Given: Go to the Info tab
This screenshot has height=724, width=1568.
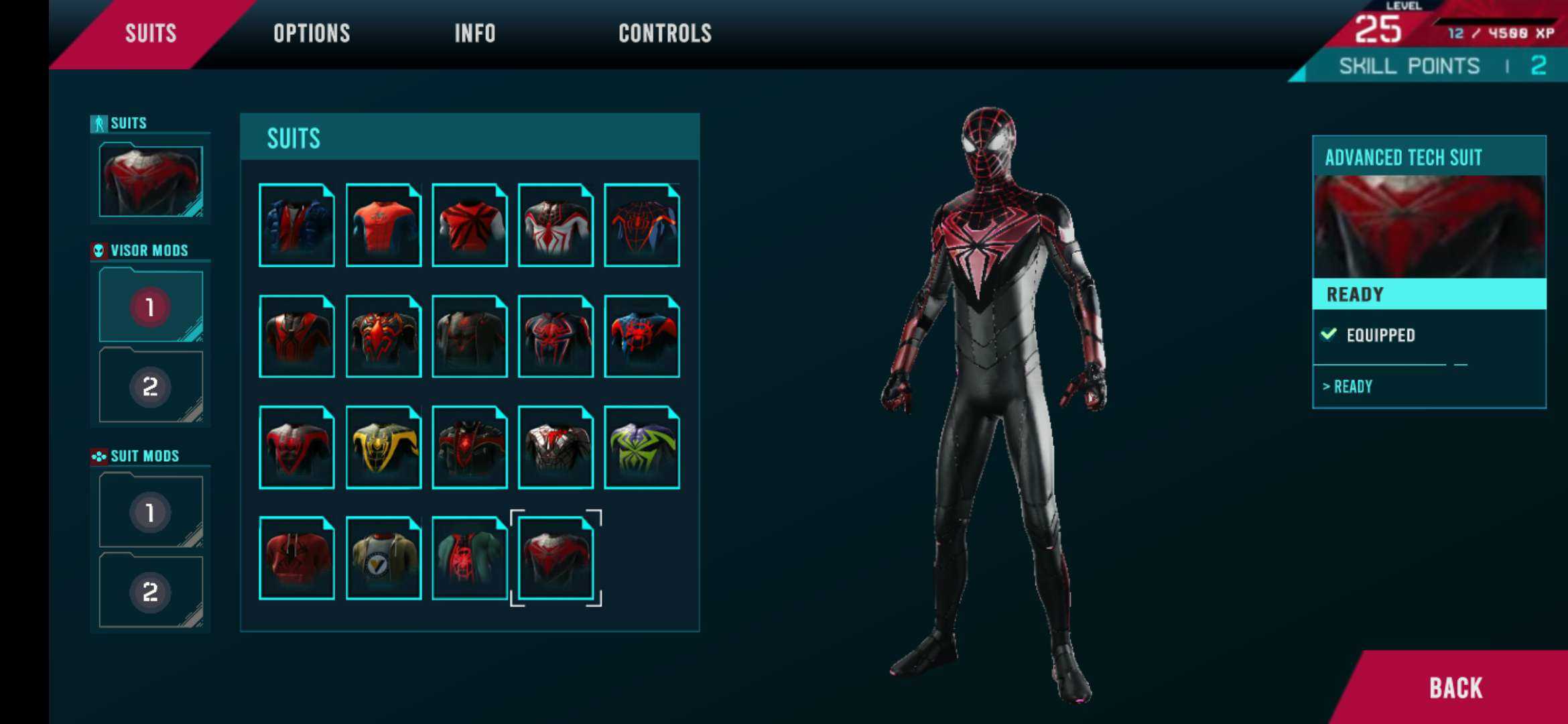Looking at the screenshot, I should point(474,34).
